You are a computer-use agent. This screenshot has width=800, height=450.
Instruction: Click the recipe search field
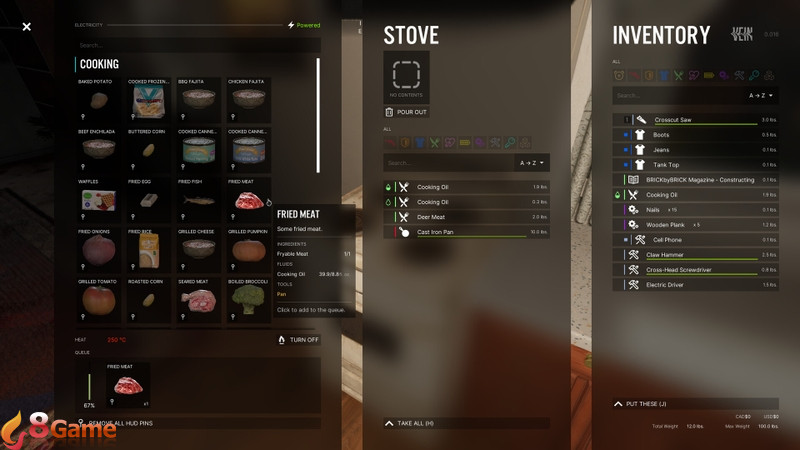[198, 45]
